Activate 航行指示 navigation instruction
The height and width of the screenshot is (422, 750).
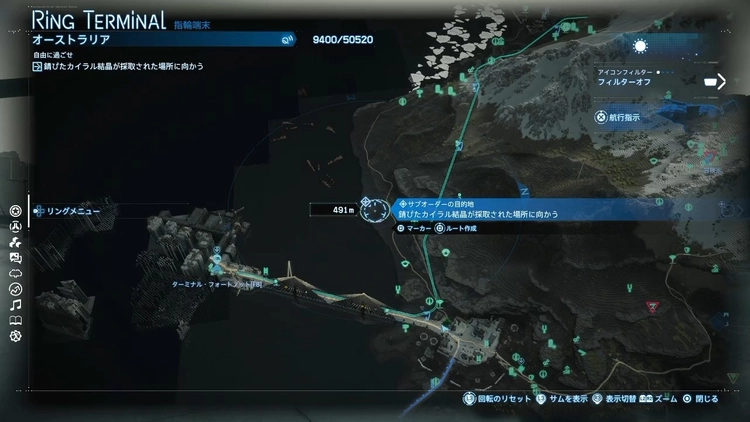point(624,117)
